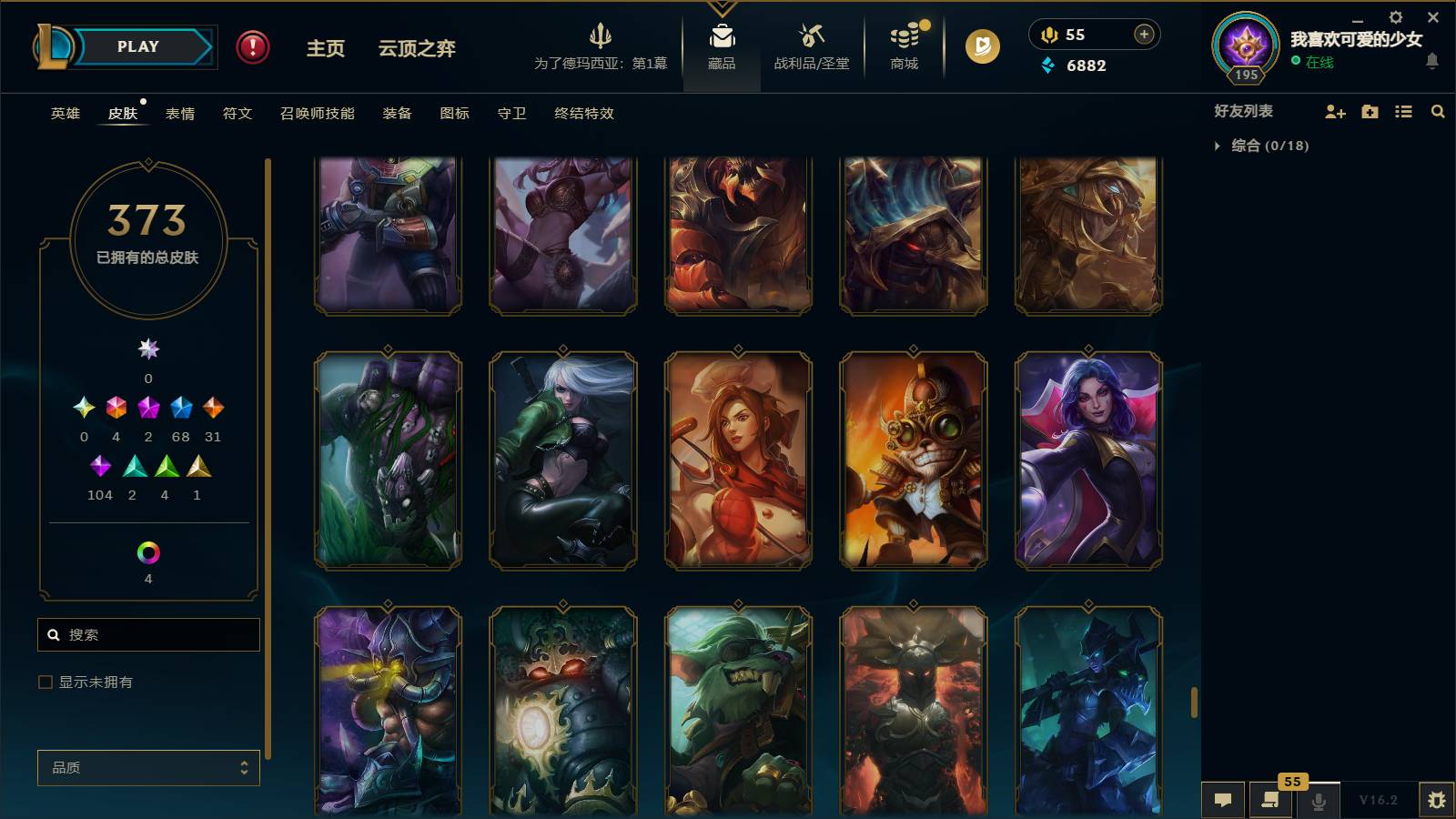Collapse the chevron above the 藏品 icon

[x=722, y=7]
